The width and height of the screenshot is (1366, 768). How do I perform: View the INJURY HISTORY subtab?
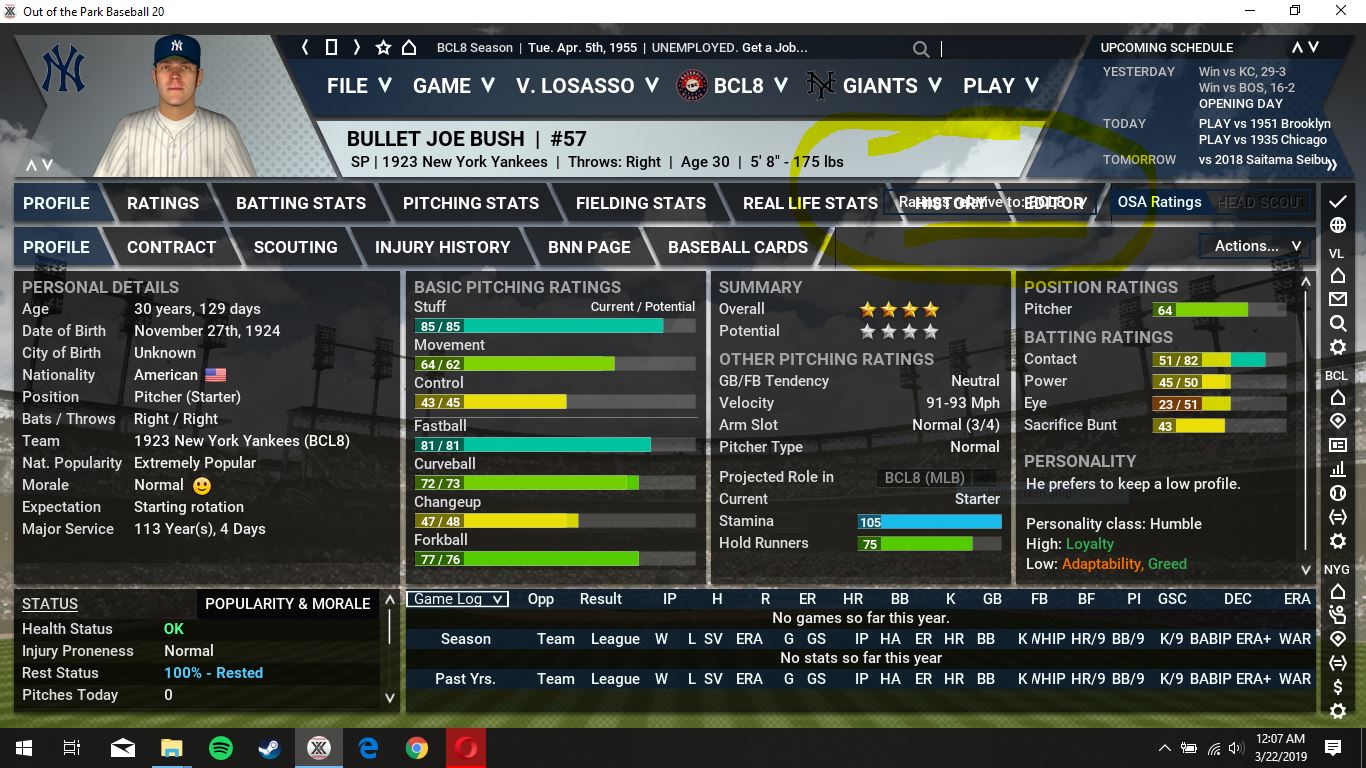[x=442, y=247]
